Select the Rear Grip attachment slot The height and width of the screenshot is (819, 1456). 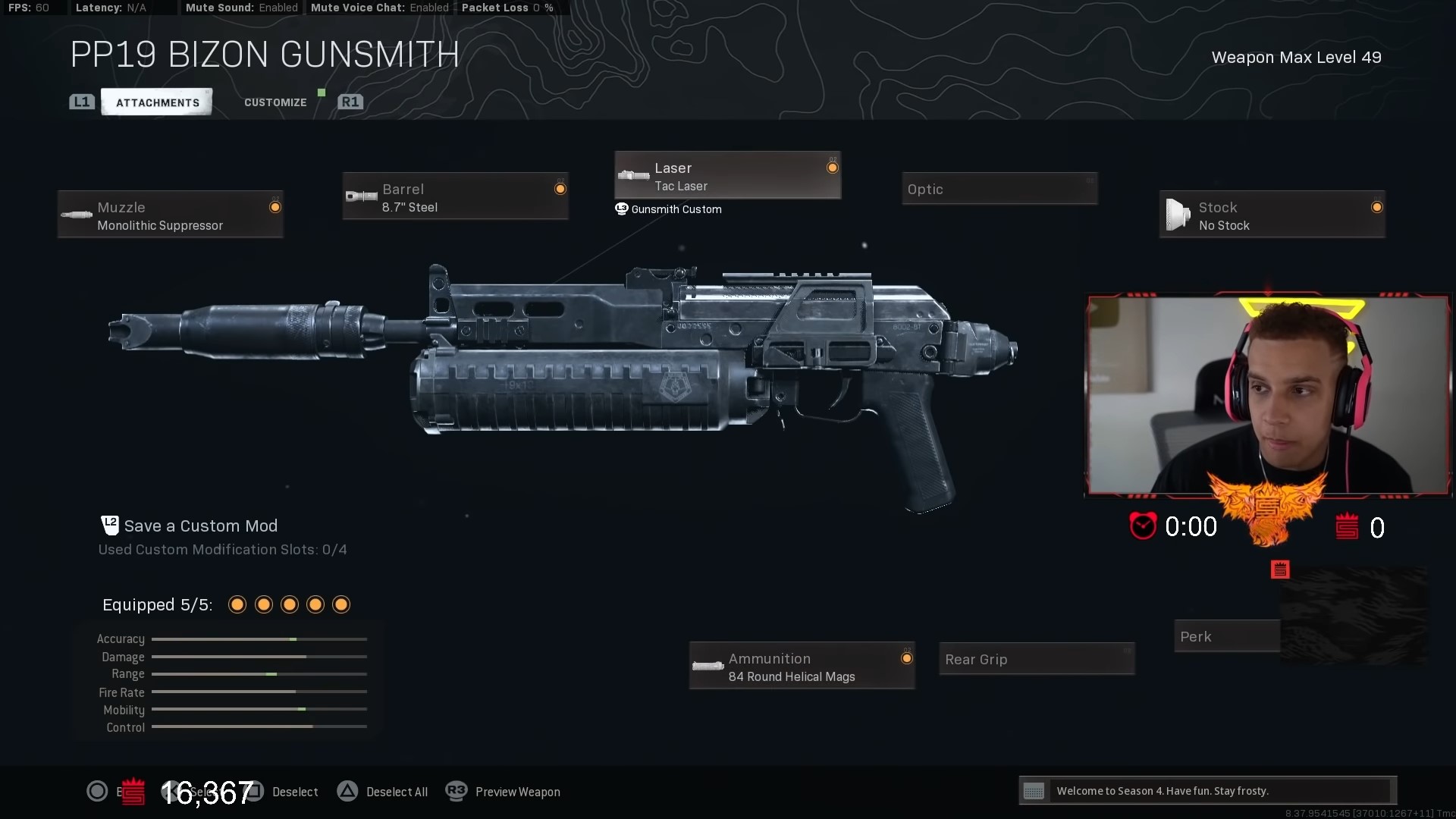click(1036, 658)
